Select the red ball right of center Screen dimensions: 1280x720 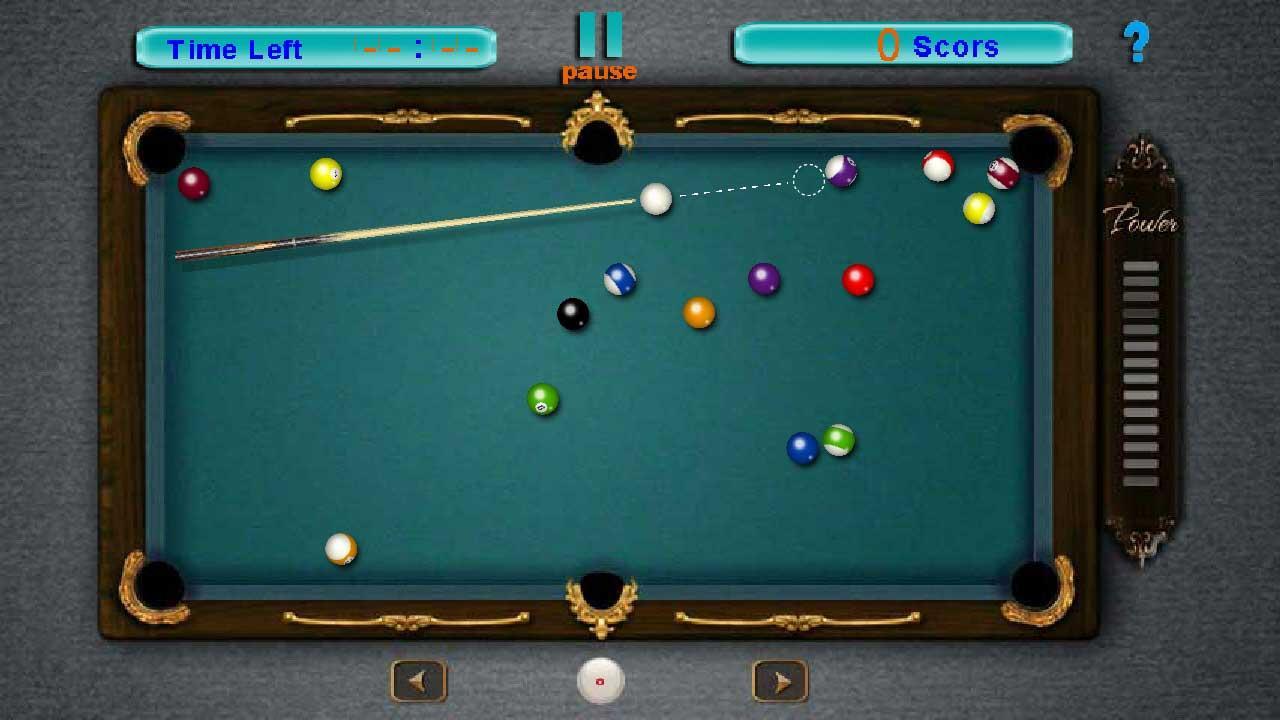(856, 281)
